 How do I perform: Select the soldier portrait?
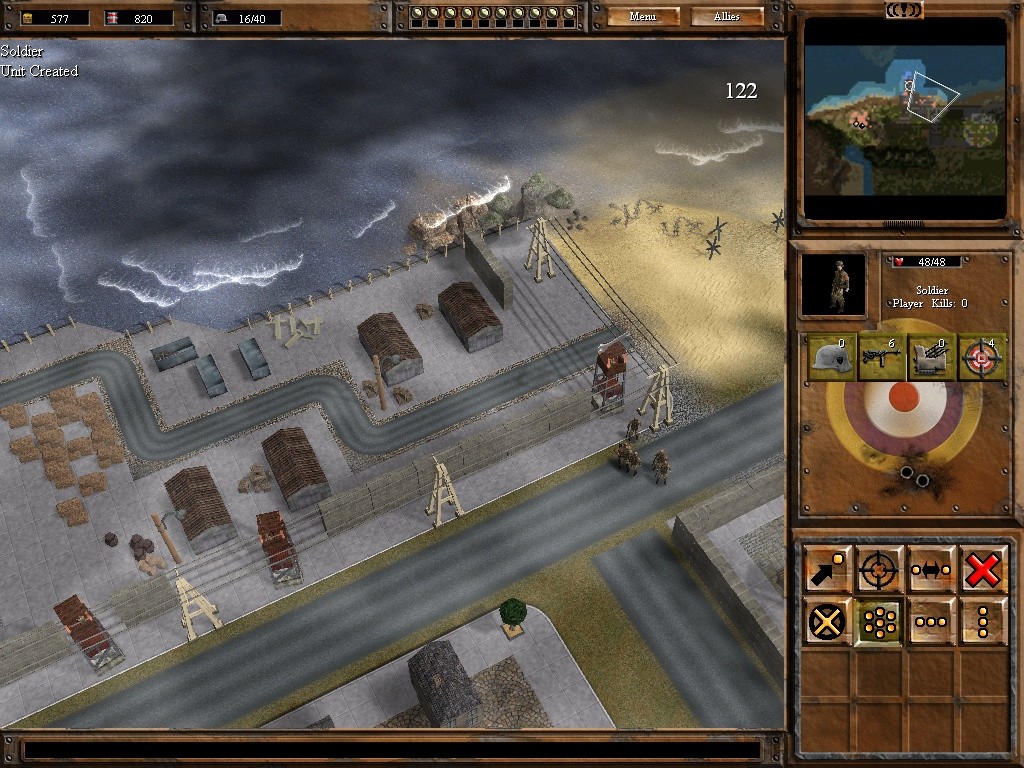(833, 285)
